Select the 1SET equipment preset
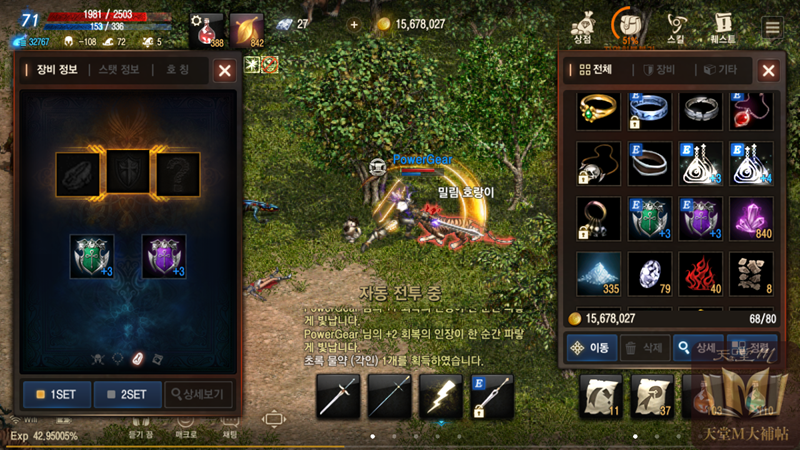800x450 pixels. tap(55, 393)
